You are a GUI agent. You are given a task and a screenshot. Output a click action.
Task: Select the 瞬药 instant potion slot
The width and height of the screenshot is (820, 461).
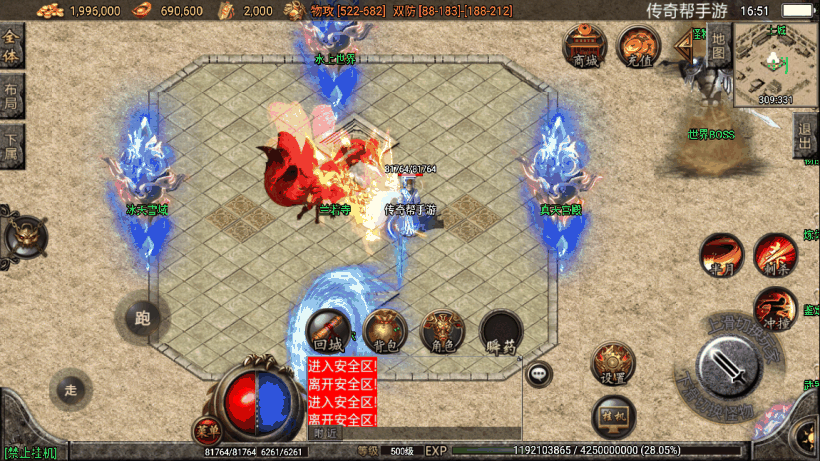tap(501, 330)
